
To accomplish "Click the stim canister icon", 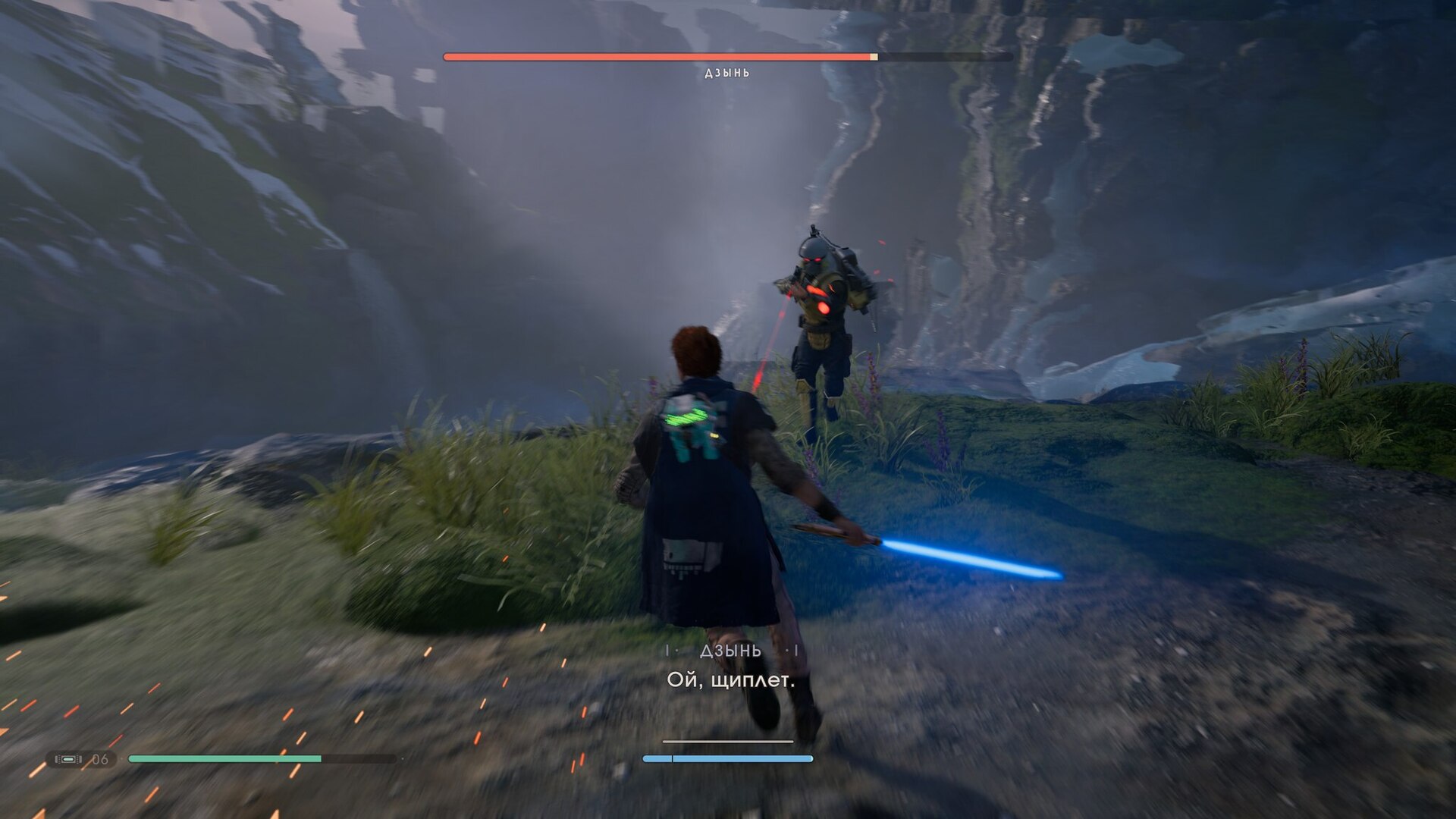I will [x=68, y=759].
